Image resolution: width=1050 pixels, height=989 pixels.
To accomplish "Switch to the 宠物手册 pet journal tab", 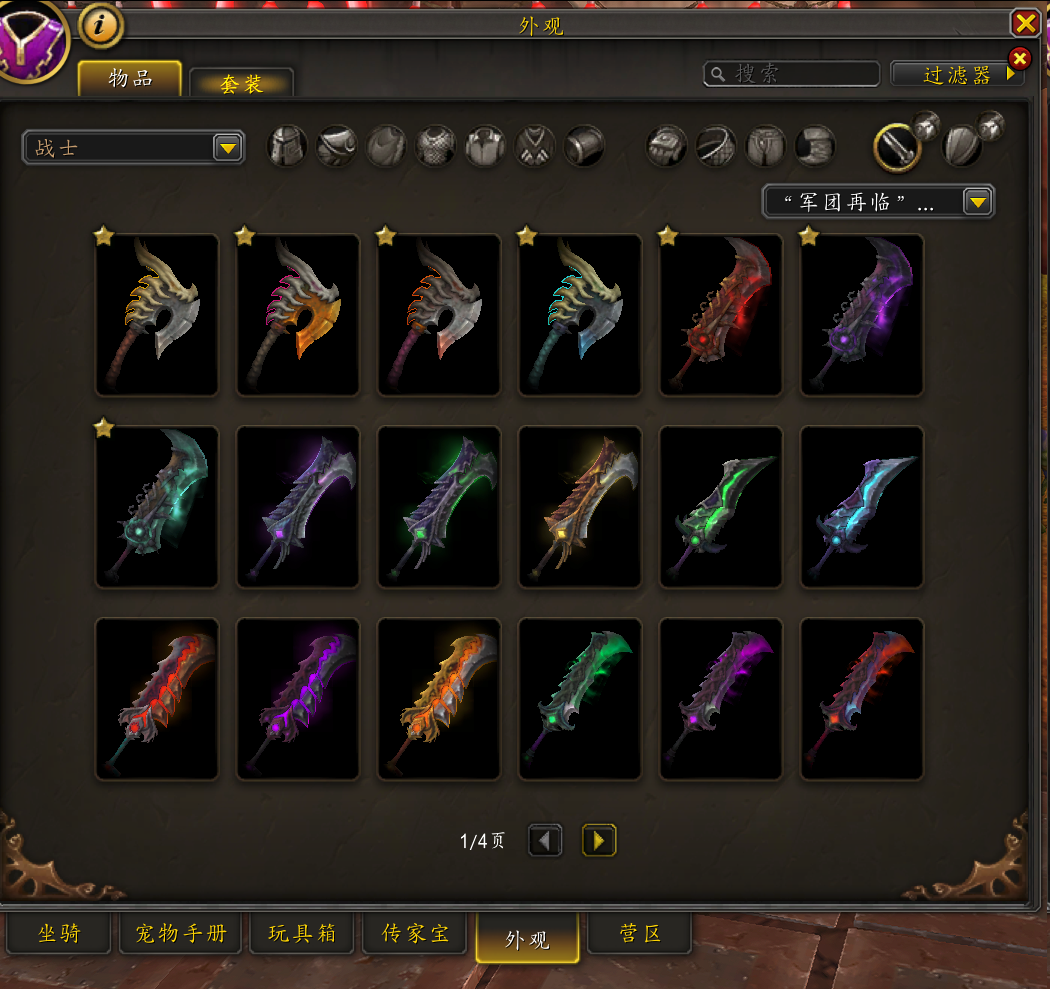I will tap(181, 935).
